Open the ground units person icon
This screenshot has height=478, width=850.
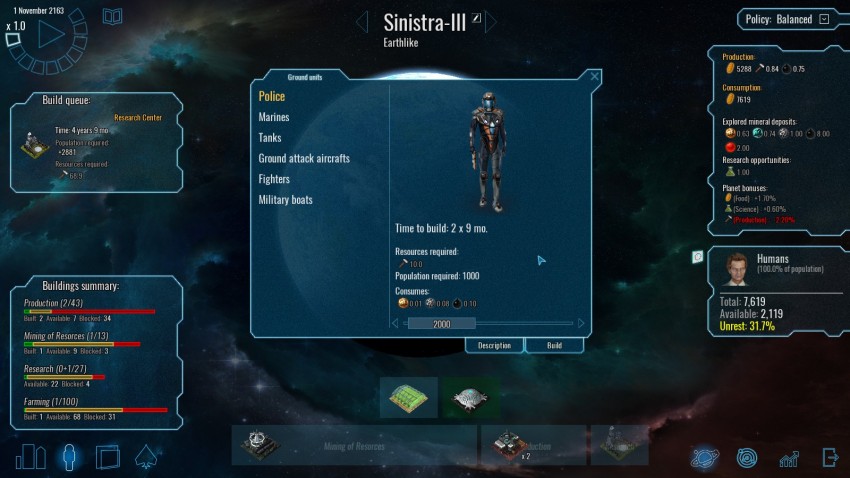(x=69, y=457)
